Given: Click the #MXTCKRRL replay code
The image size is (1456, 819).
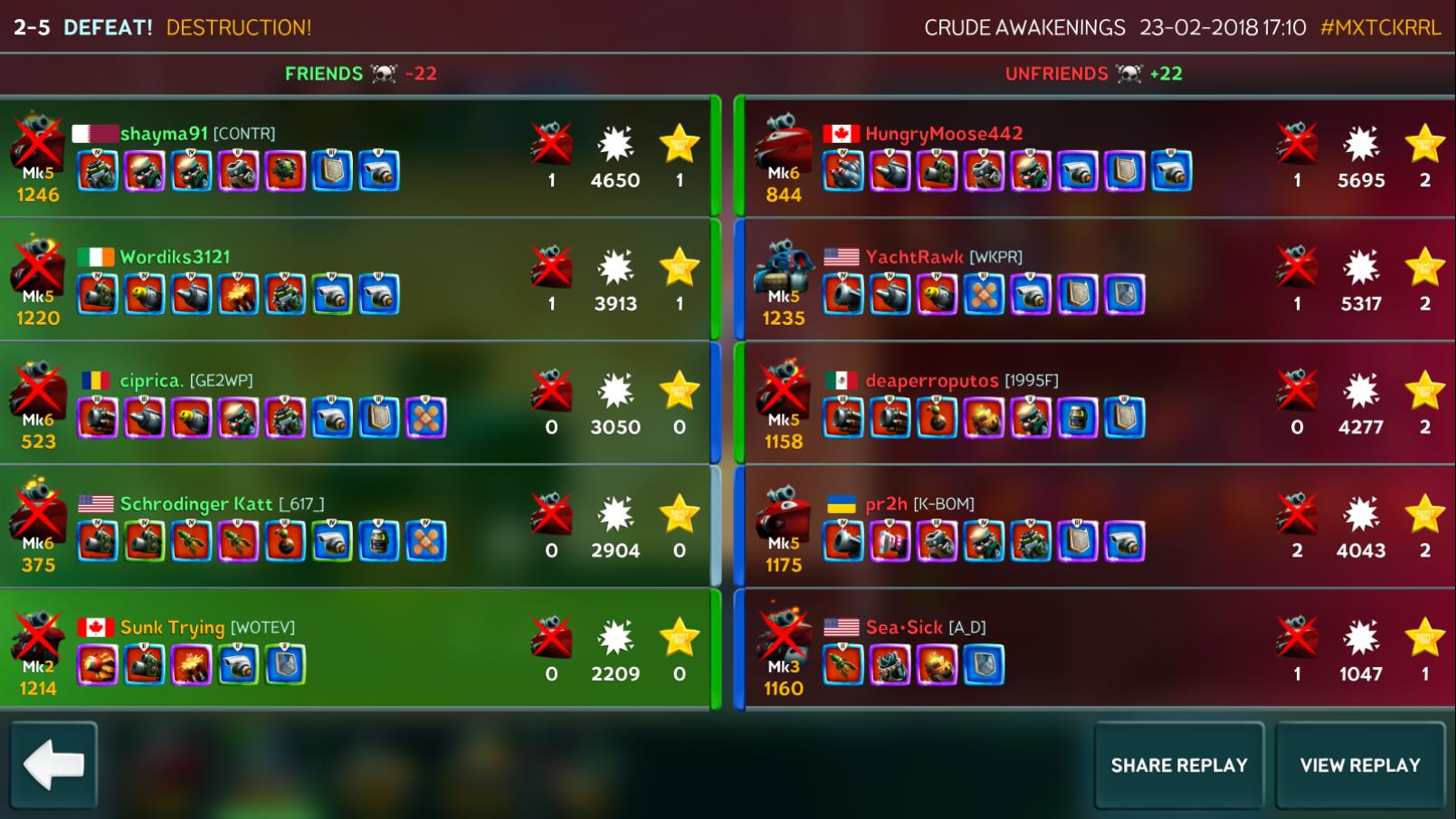Looking at the screenshot, I should tap(1380, 27).
